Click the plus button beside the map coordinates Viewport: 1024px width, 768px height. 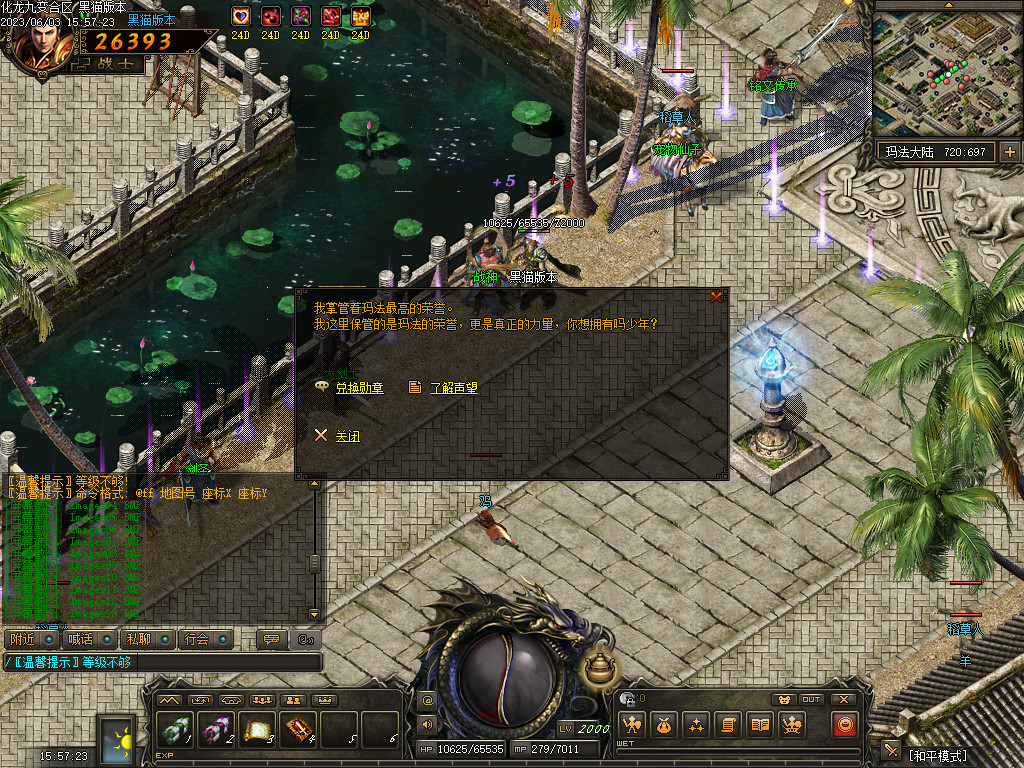click(x=1009, y=152)
